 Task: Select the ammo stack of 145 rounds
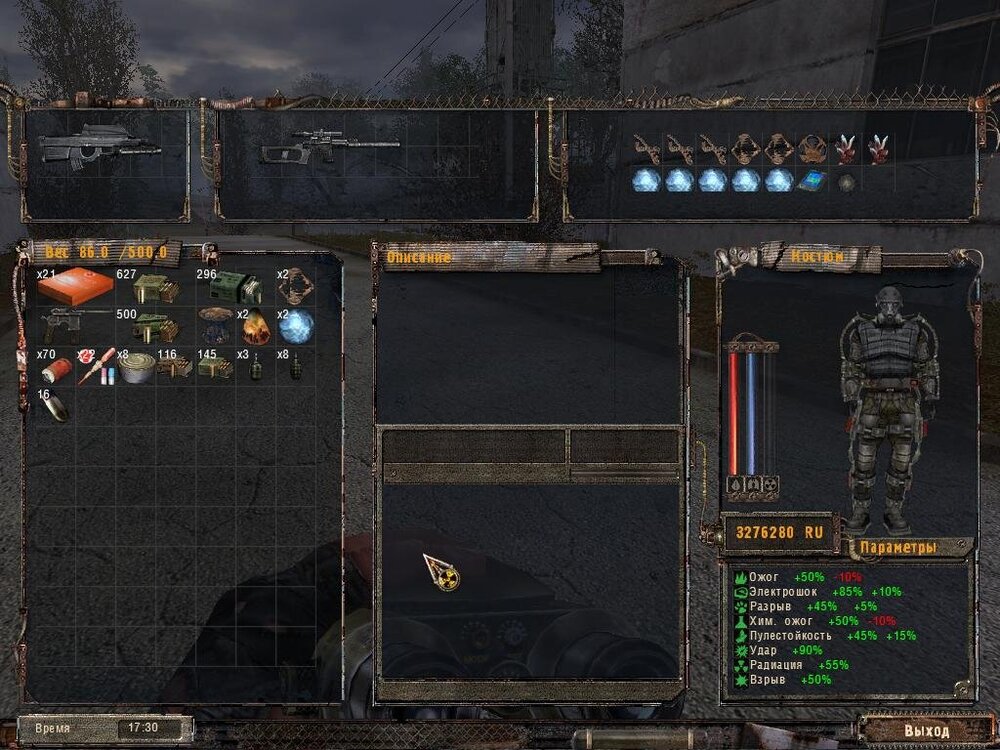point(214,367)
